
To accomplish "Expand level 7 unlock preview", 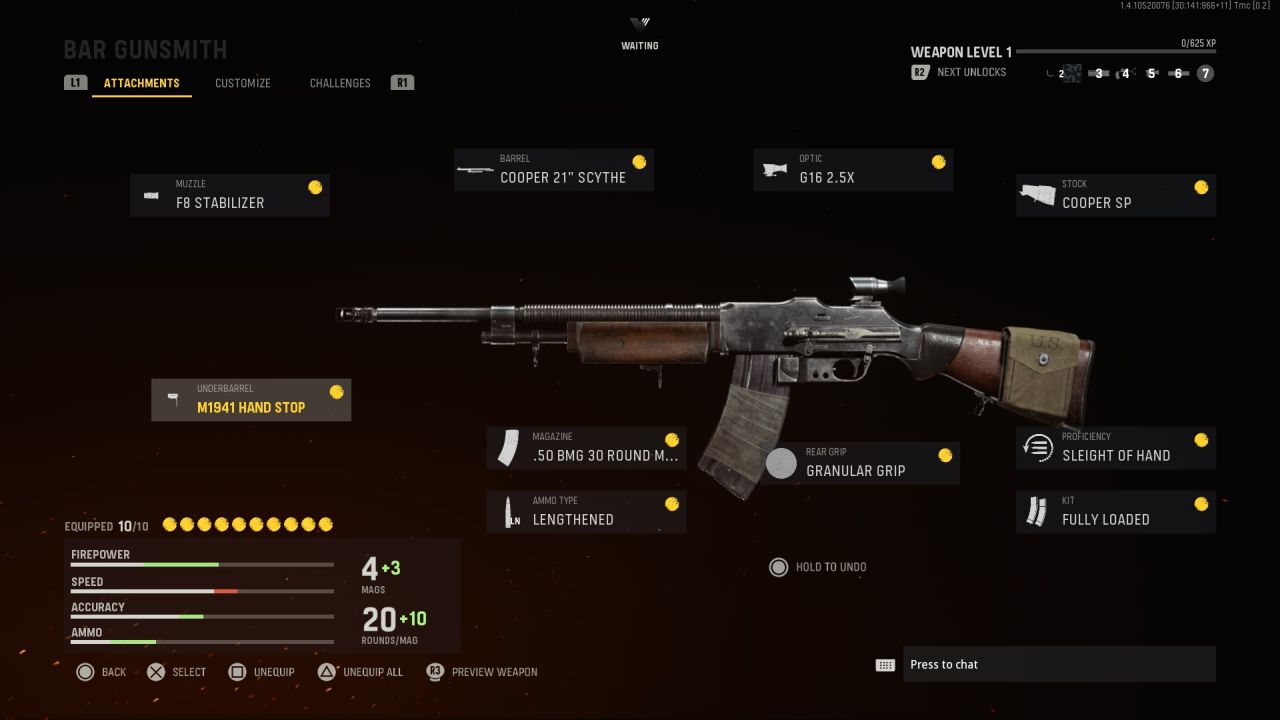I will tap(1205, 73).
